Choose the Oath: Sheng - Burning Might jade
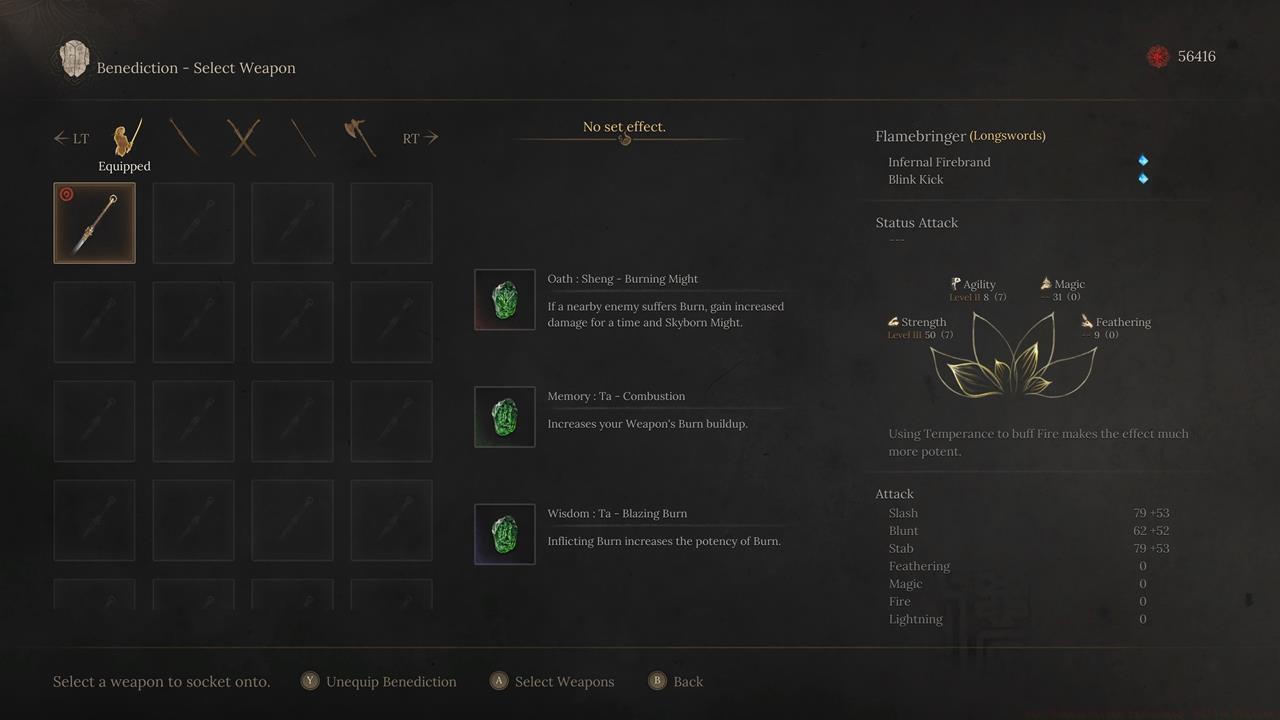 pos(504,299)
